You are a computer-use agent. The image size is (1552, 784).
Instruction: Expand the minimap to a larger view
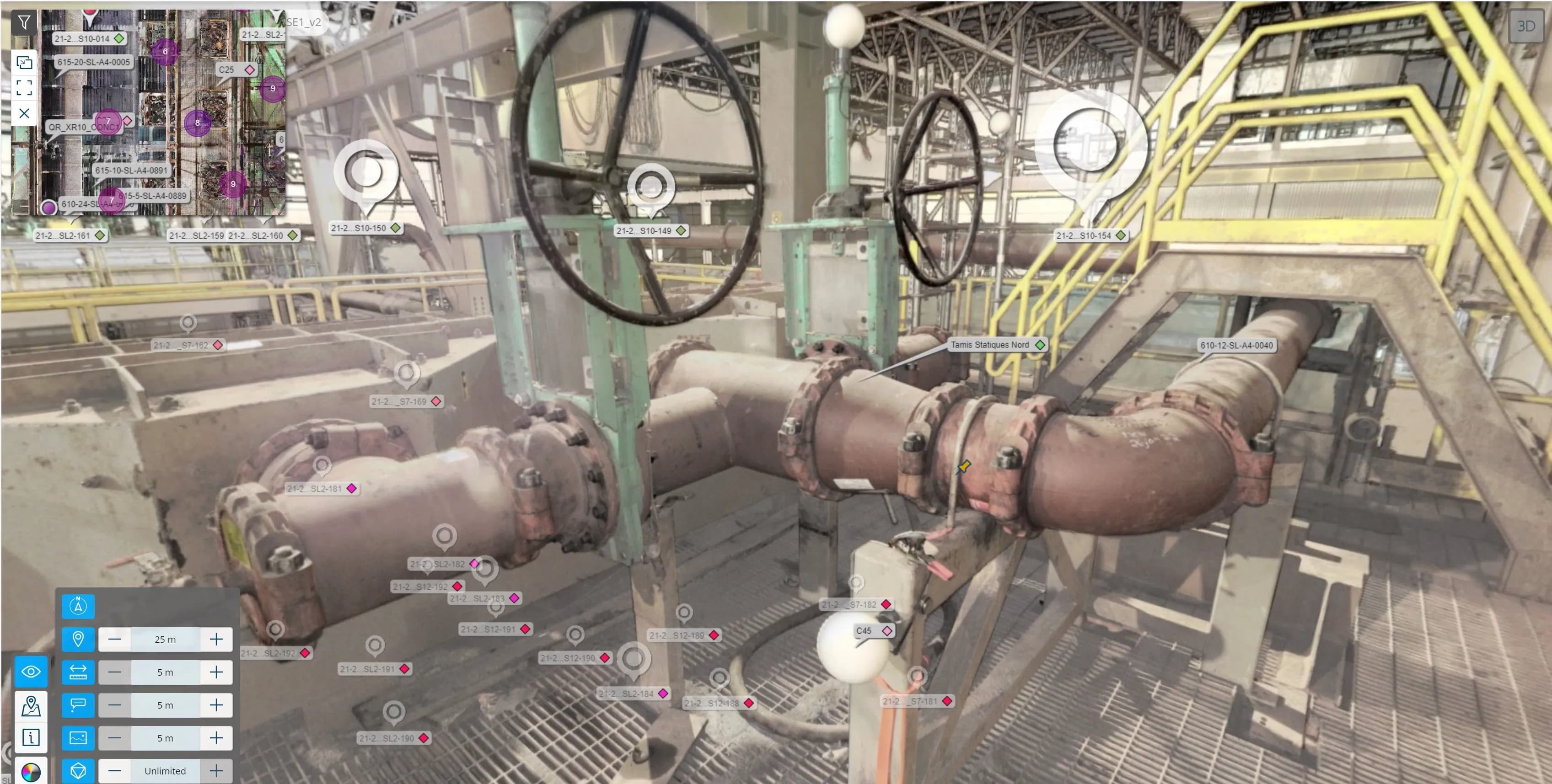[24, 62]
